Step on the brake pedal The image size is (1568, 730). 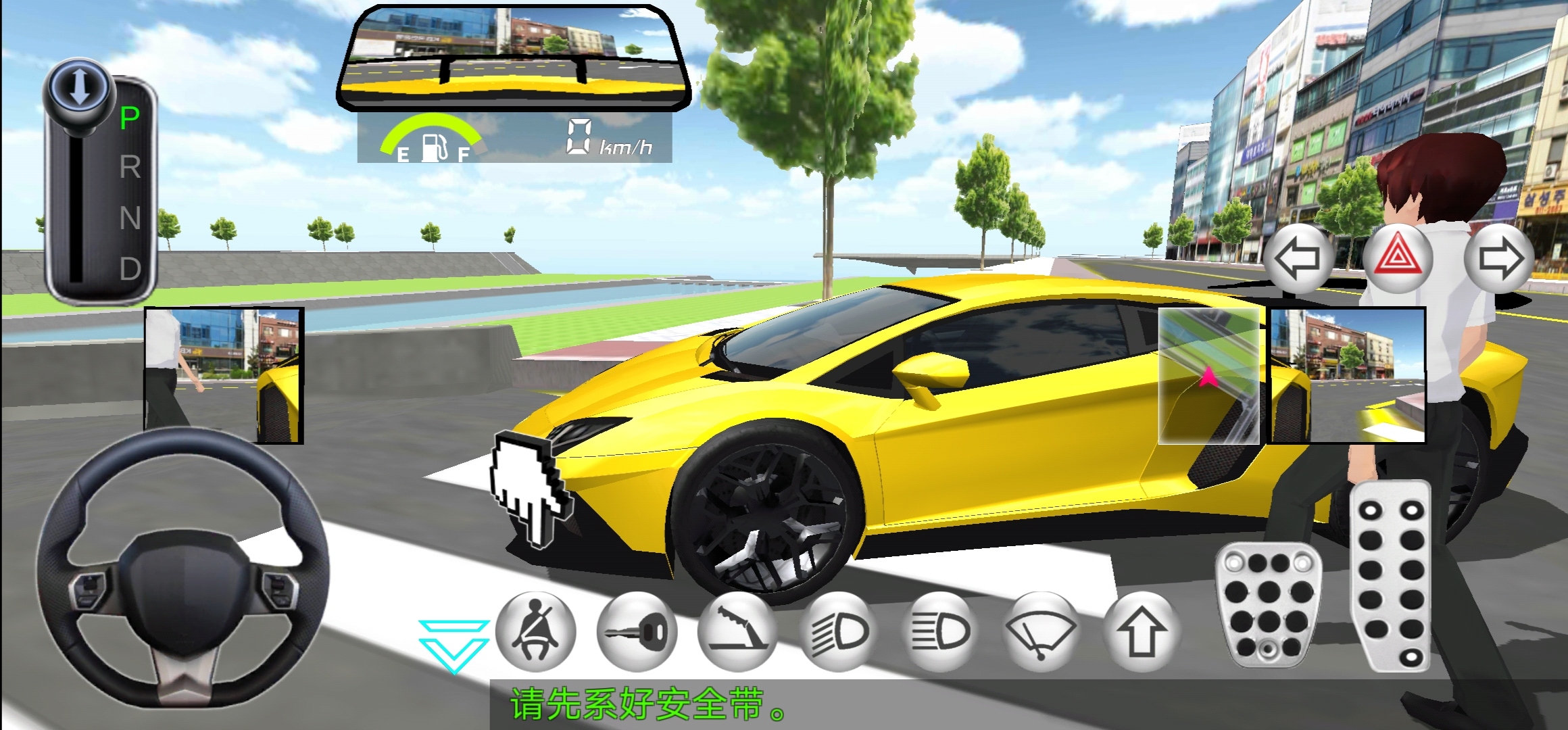1268,604
